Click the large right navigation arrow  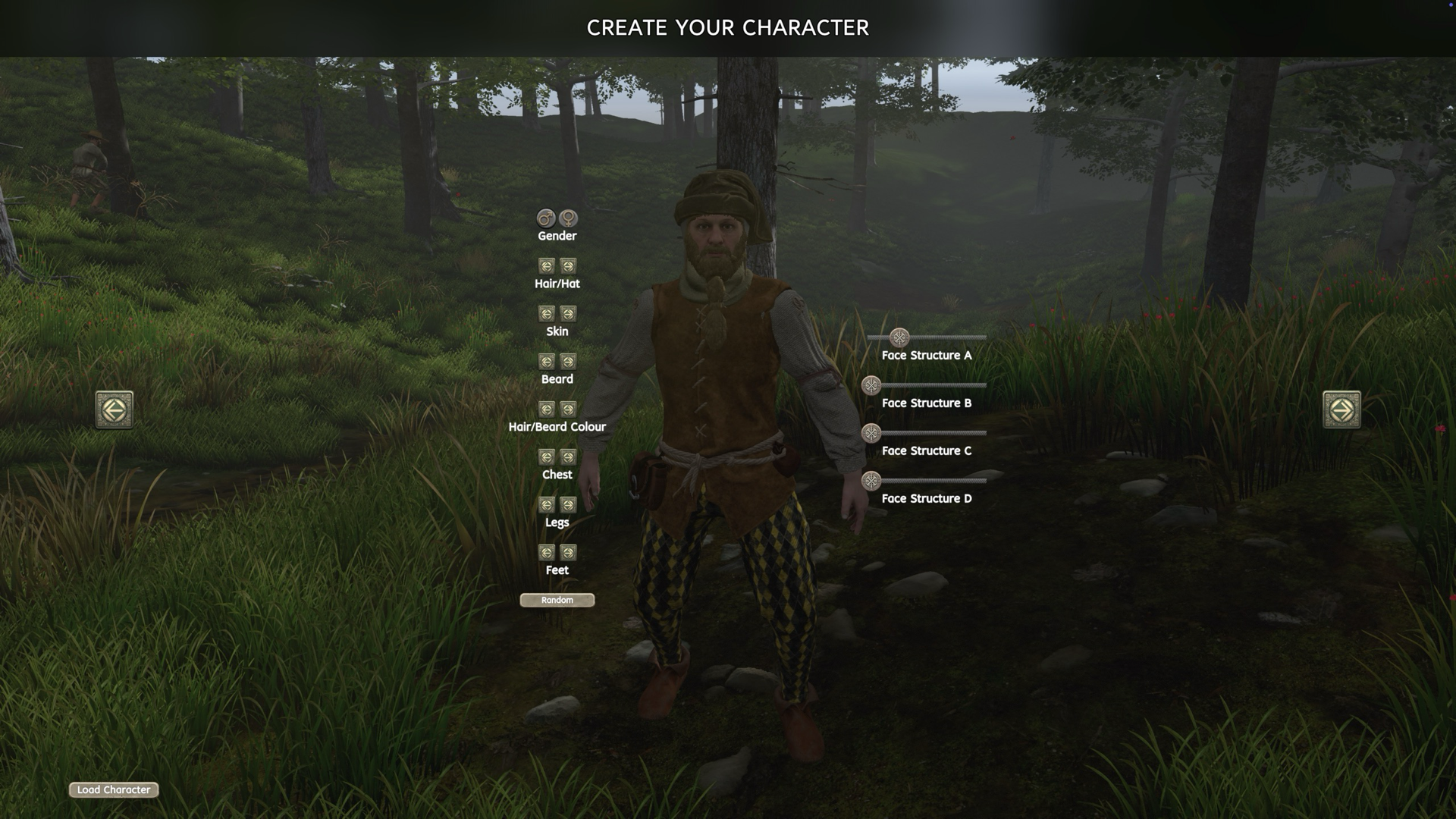[x=1342, y=409]
